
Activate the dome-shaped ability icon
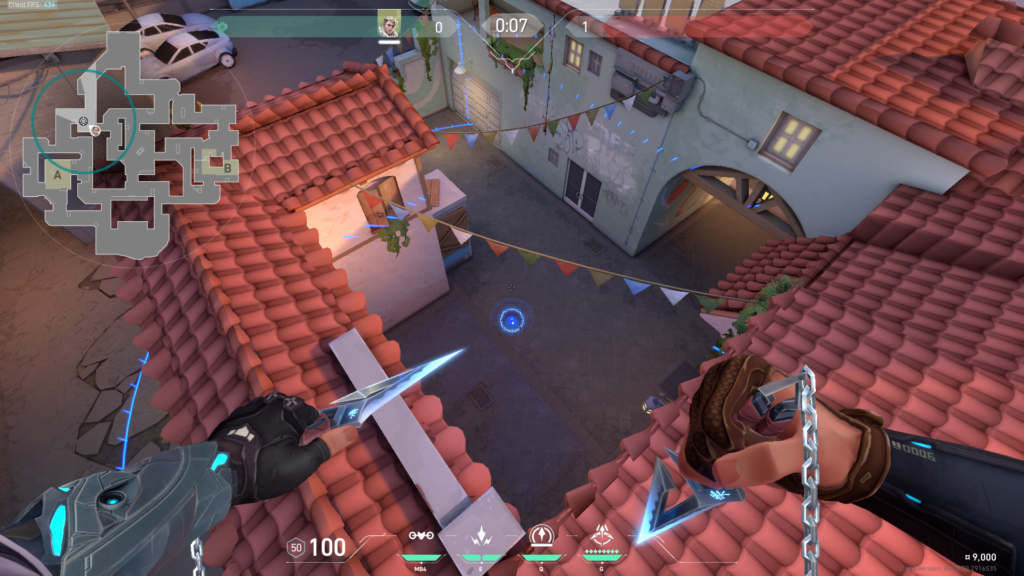point(541,534)
